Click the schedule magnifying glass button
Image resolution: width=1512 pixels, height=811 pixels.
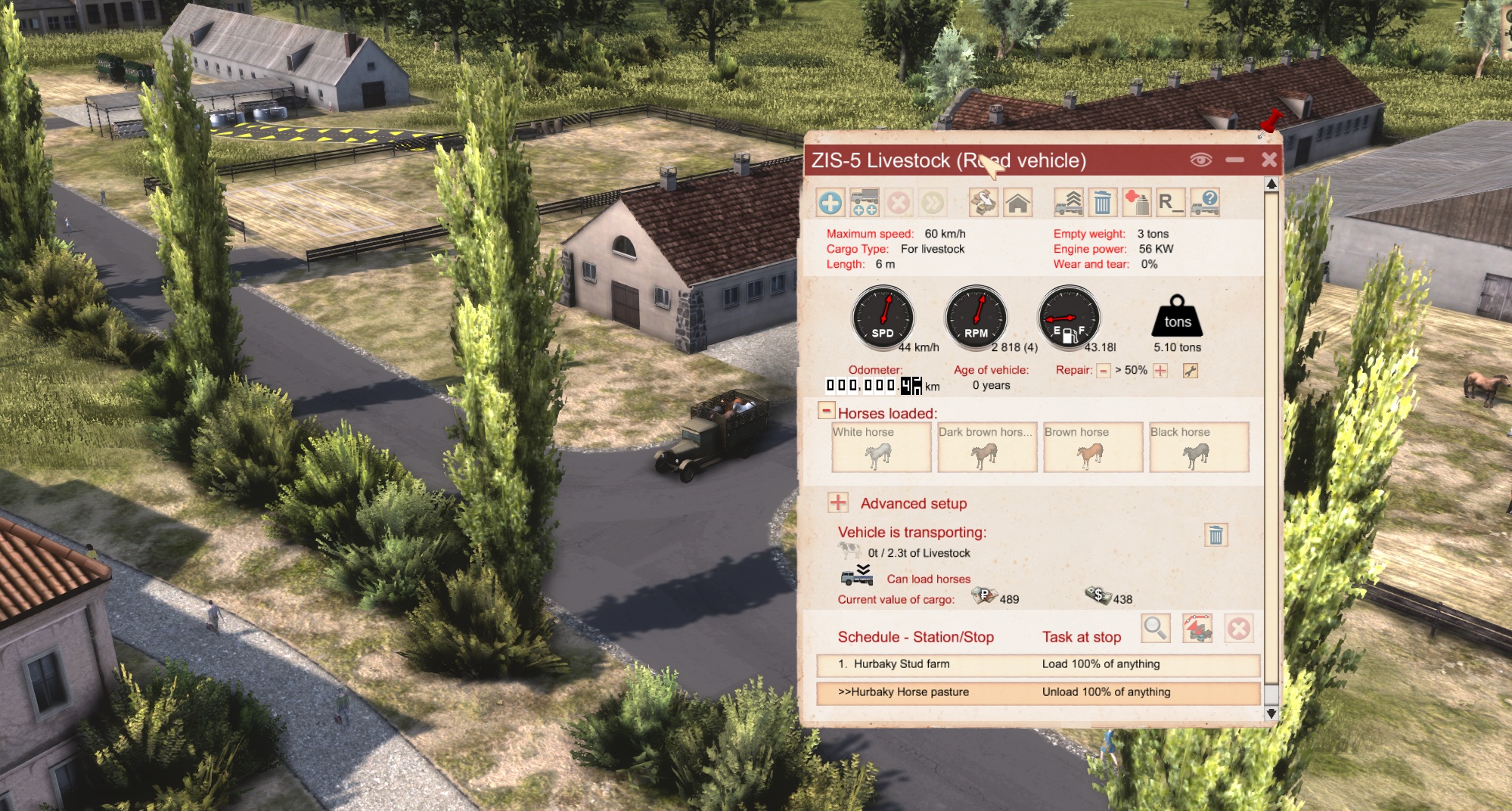1155,628
